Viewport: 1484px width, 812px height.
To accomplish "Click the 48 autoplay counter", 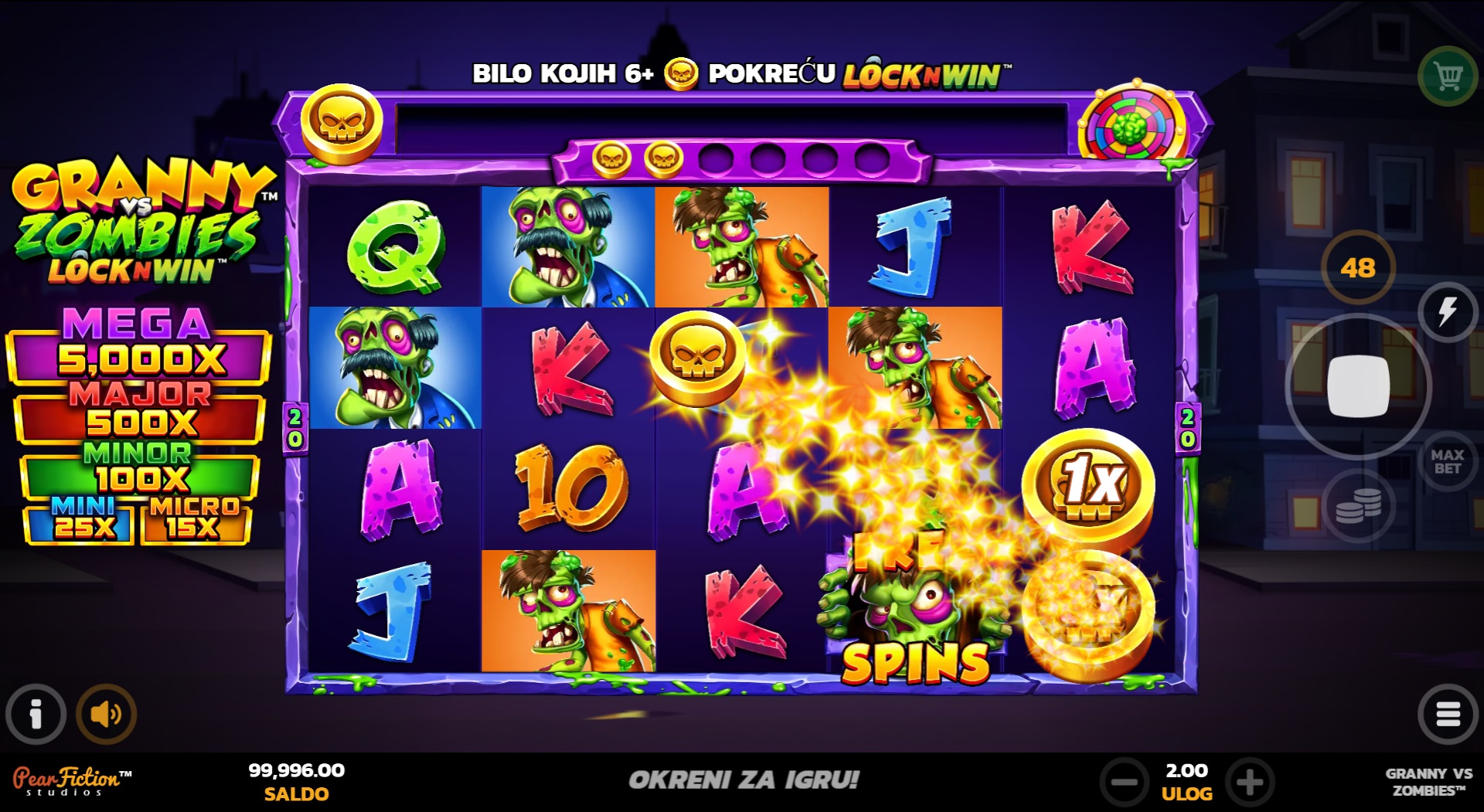I will (x=1358, y=268).
